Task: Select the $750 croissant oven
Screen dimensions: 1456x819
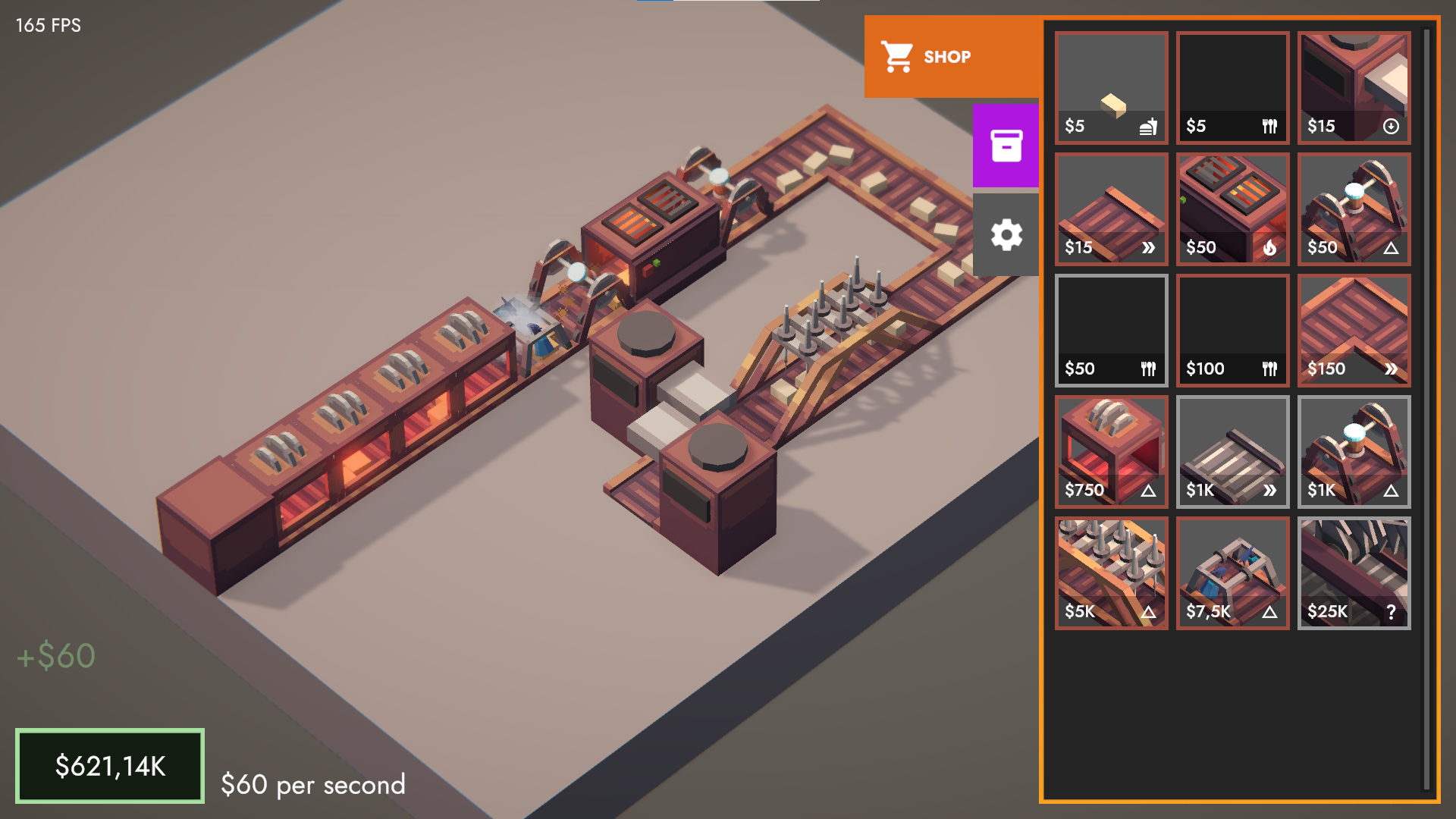Action: tap(1110, 451)
